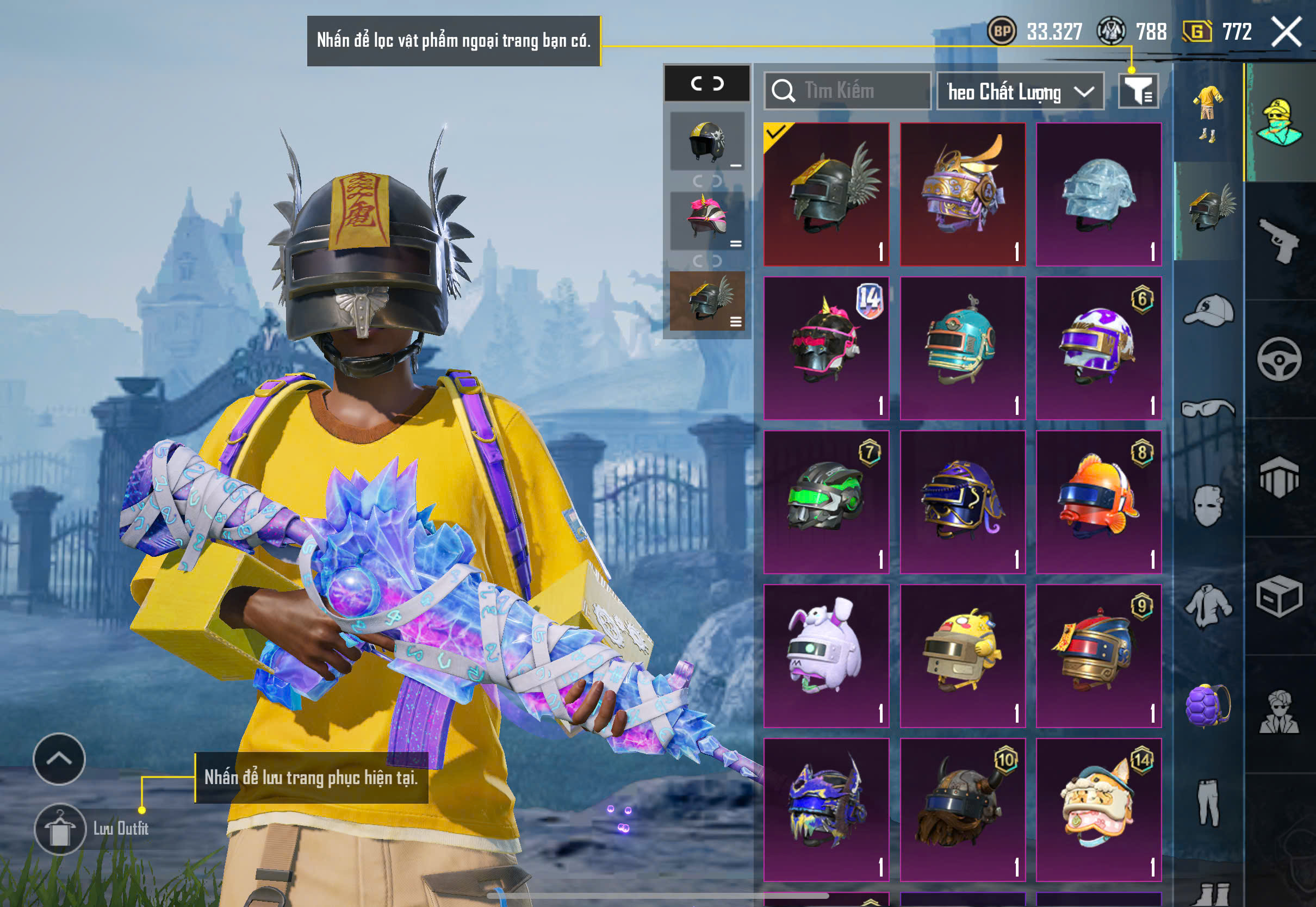
Task: Toggle the owned-items filter funnel button
Action: click(1138, 91)
